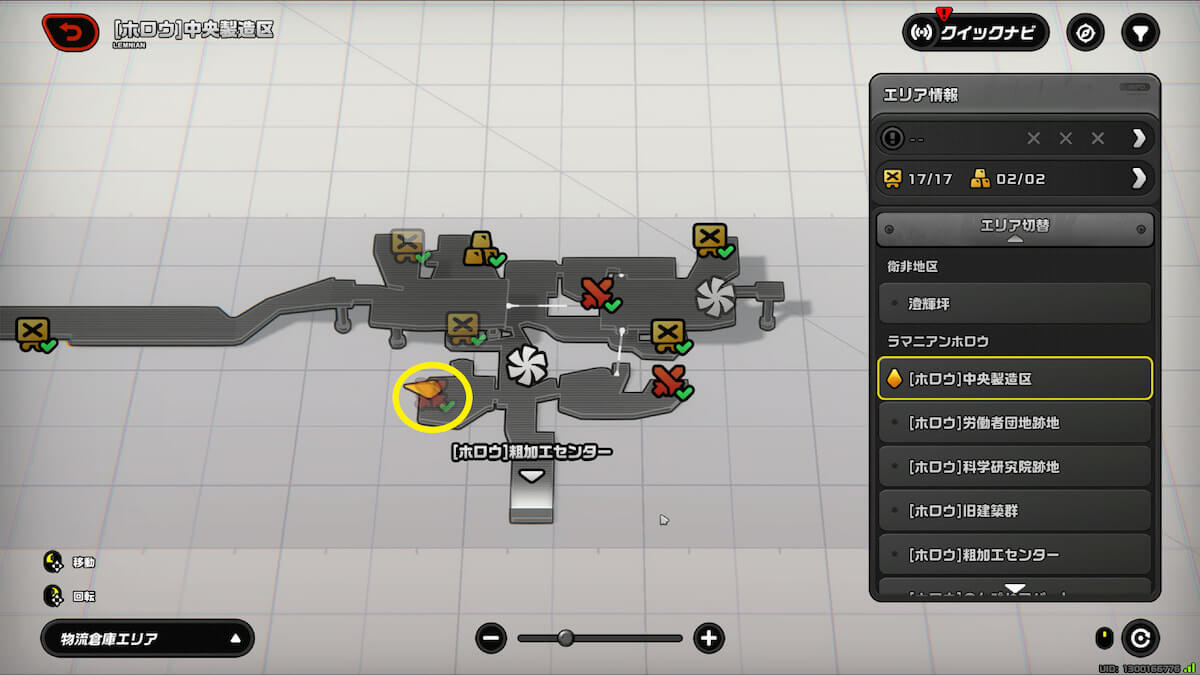Go to [ホロウ]旧建築群 area
This screenshot has height=675, width=1200.
pyautogui.click(x=1015, y=511)
